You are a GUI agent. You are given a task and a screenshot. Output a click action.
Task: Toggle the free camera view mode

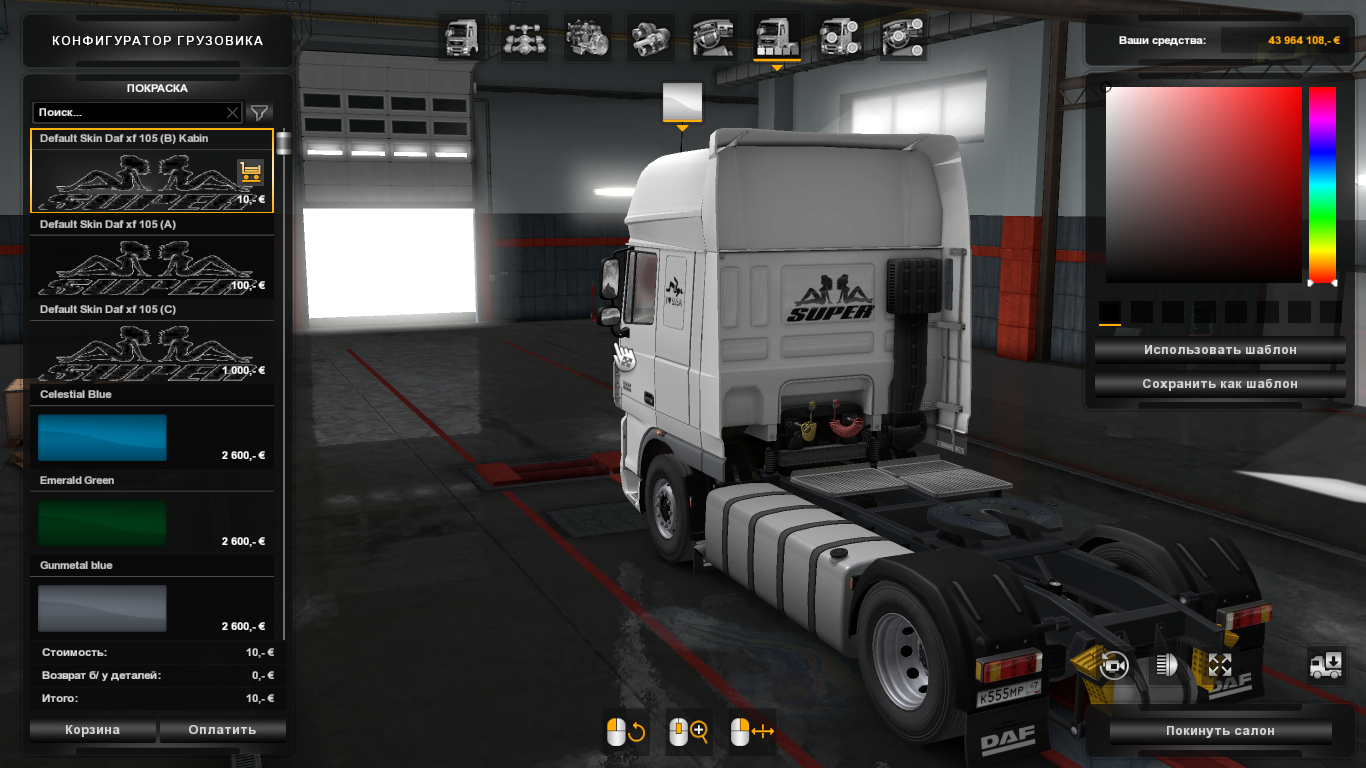[x=1220, y=666]
